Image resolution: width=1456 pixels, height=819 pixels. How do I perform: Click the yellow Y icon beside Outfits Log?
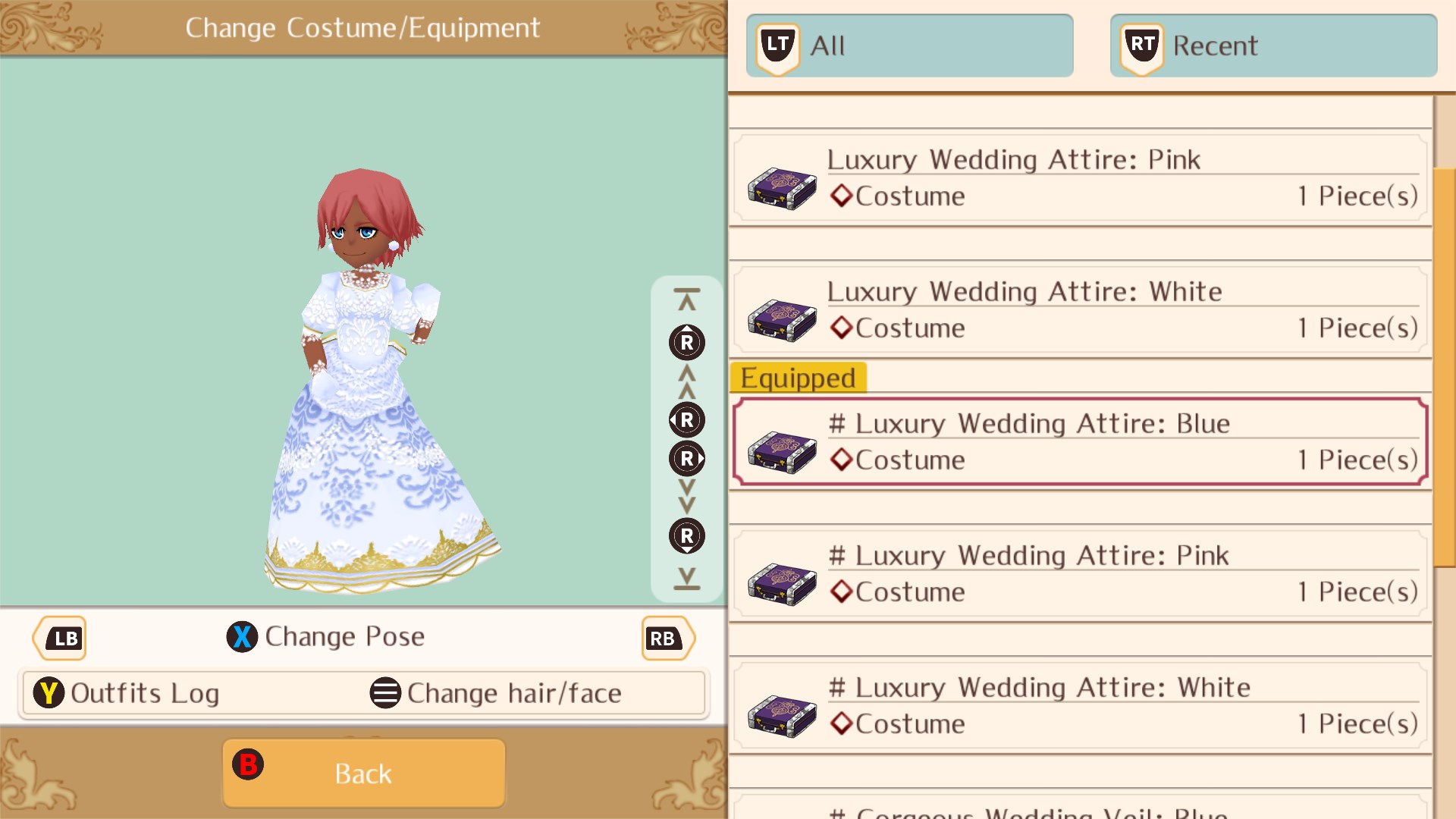tap(49, 692)
